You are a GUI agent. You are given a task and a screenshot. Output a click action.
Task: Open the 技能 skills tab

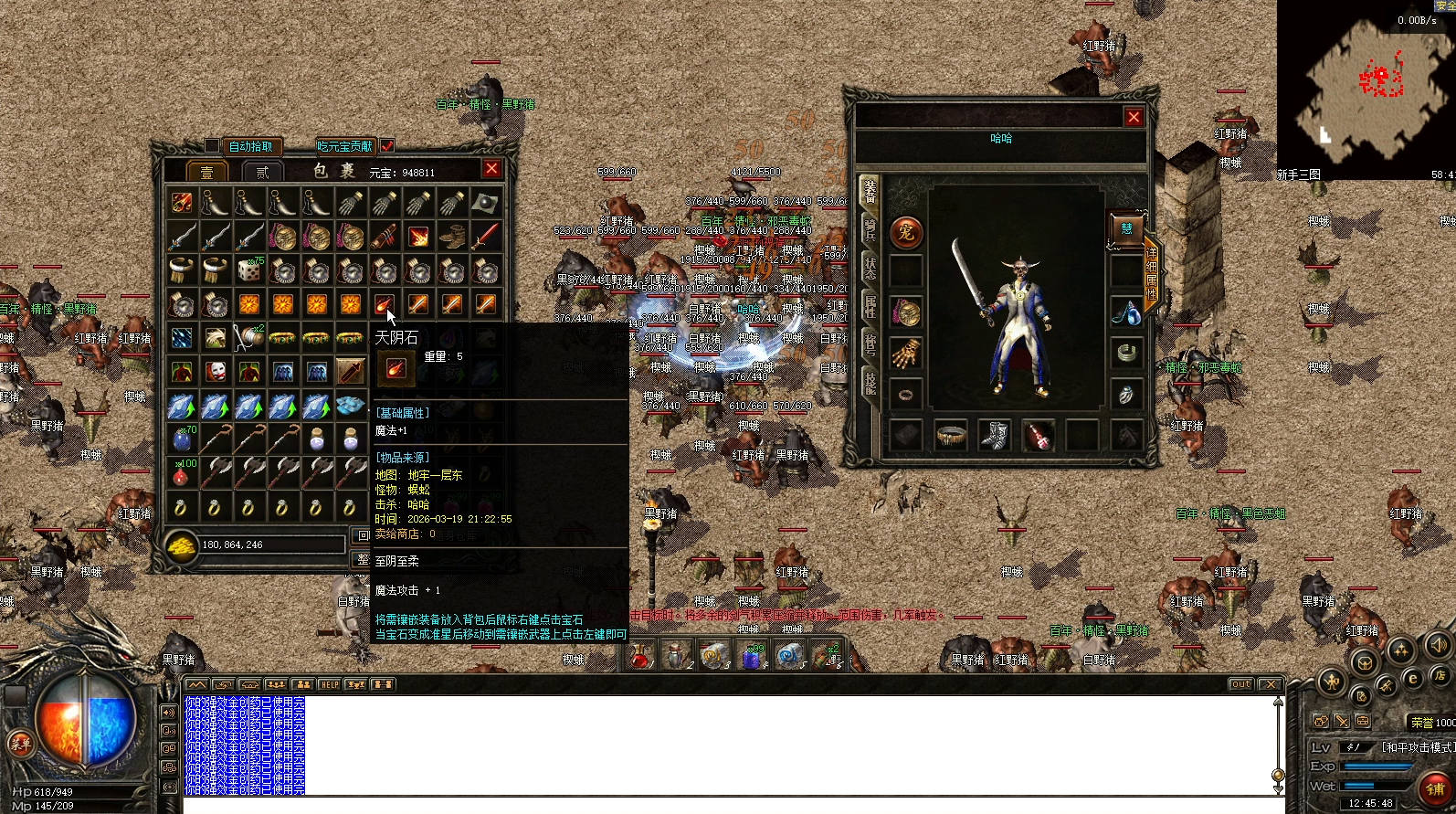[870, 382]
